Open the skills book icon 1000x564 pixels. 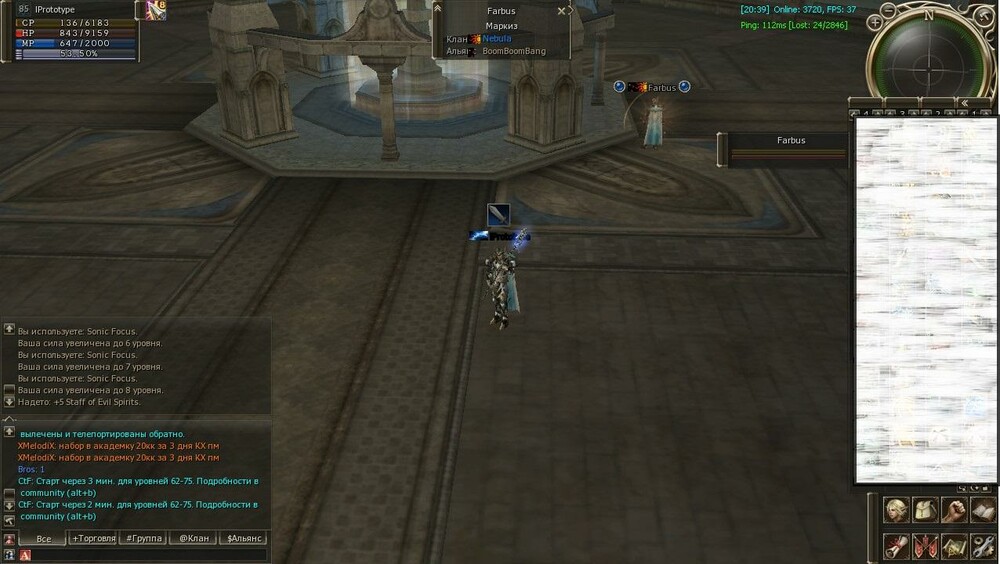(983, 510)
